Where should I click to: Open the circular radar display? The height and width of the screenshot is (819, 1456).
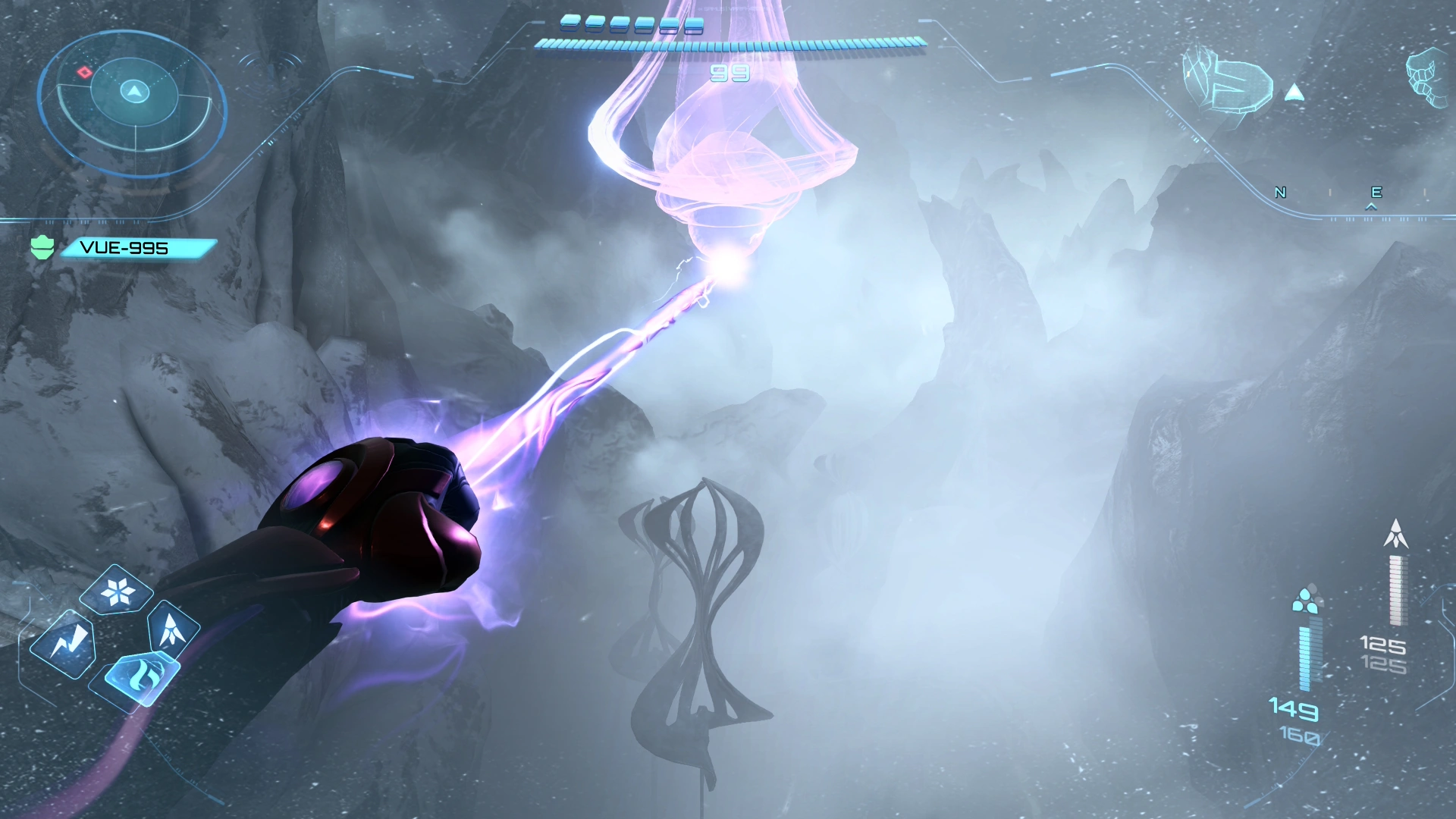(133, 99)
